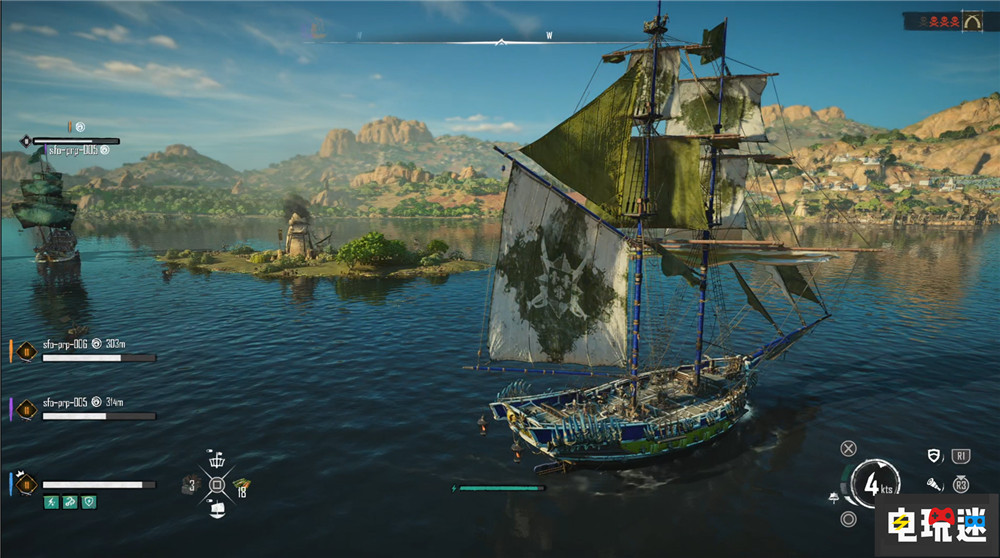The image size is (1000, 558).
Task: Activate the brace shield ability icon
Action: pos(934,456)
